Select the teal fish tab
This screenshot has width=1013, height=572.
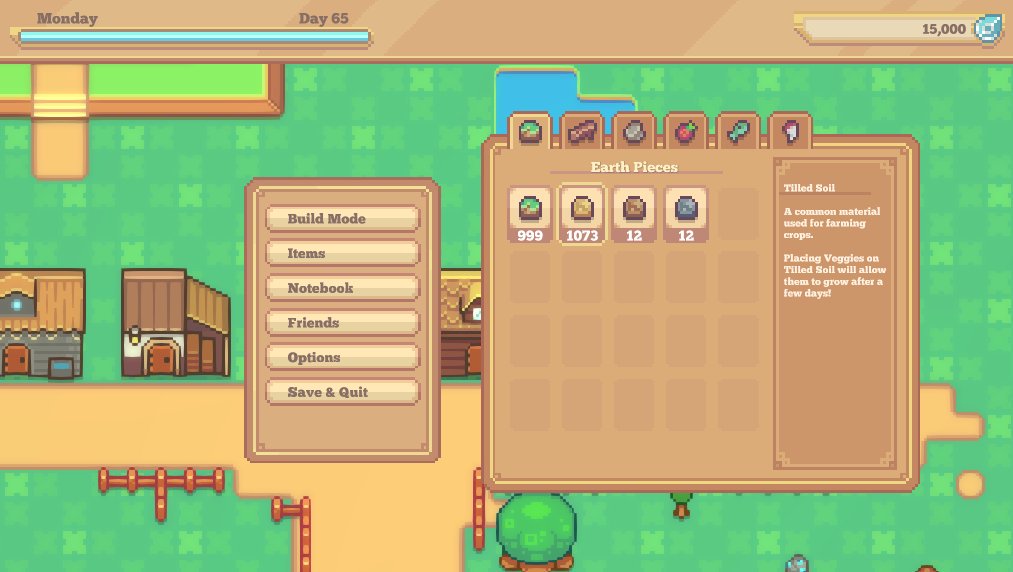(738, 131)
